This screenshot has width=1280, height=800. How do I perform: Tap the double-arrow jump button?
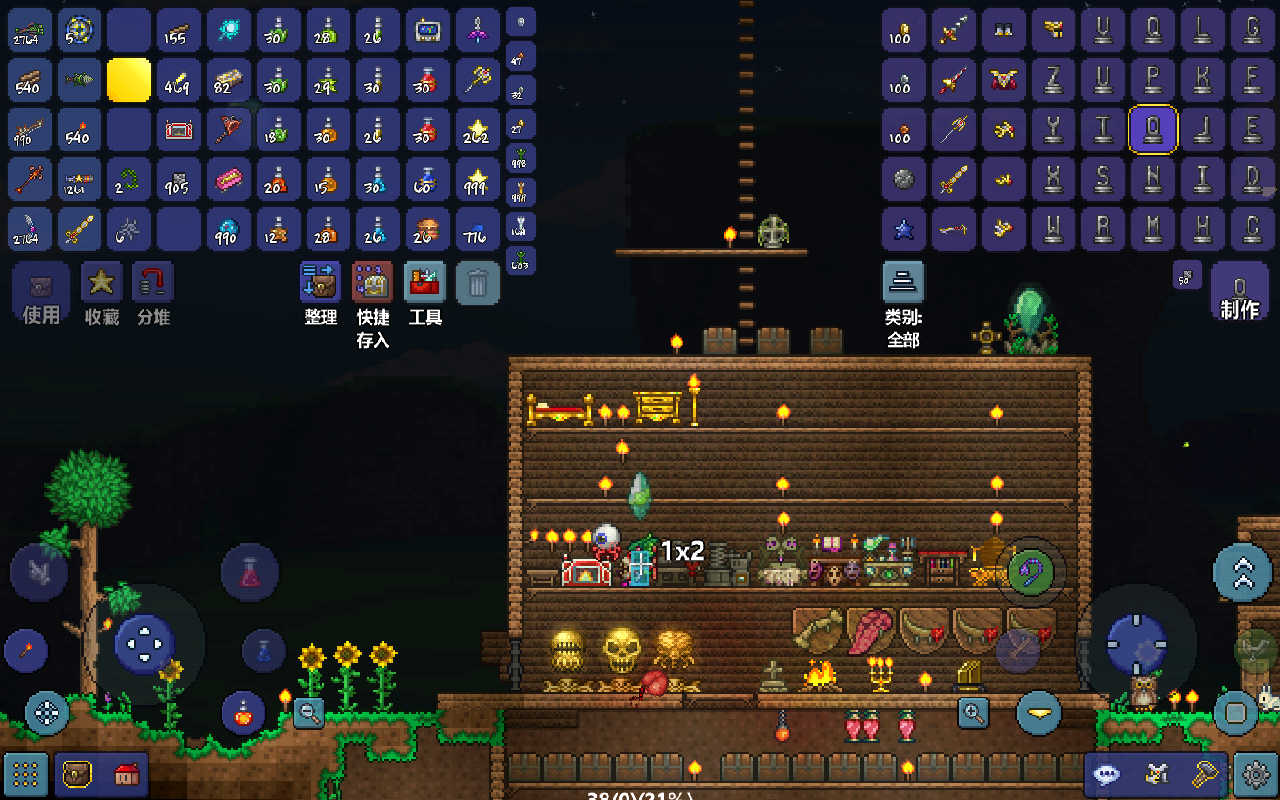(1242, 572)
